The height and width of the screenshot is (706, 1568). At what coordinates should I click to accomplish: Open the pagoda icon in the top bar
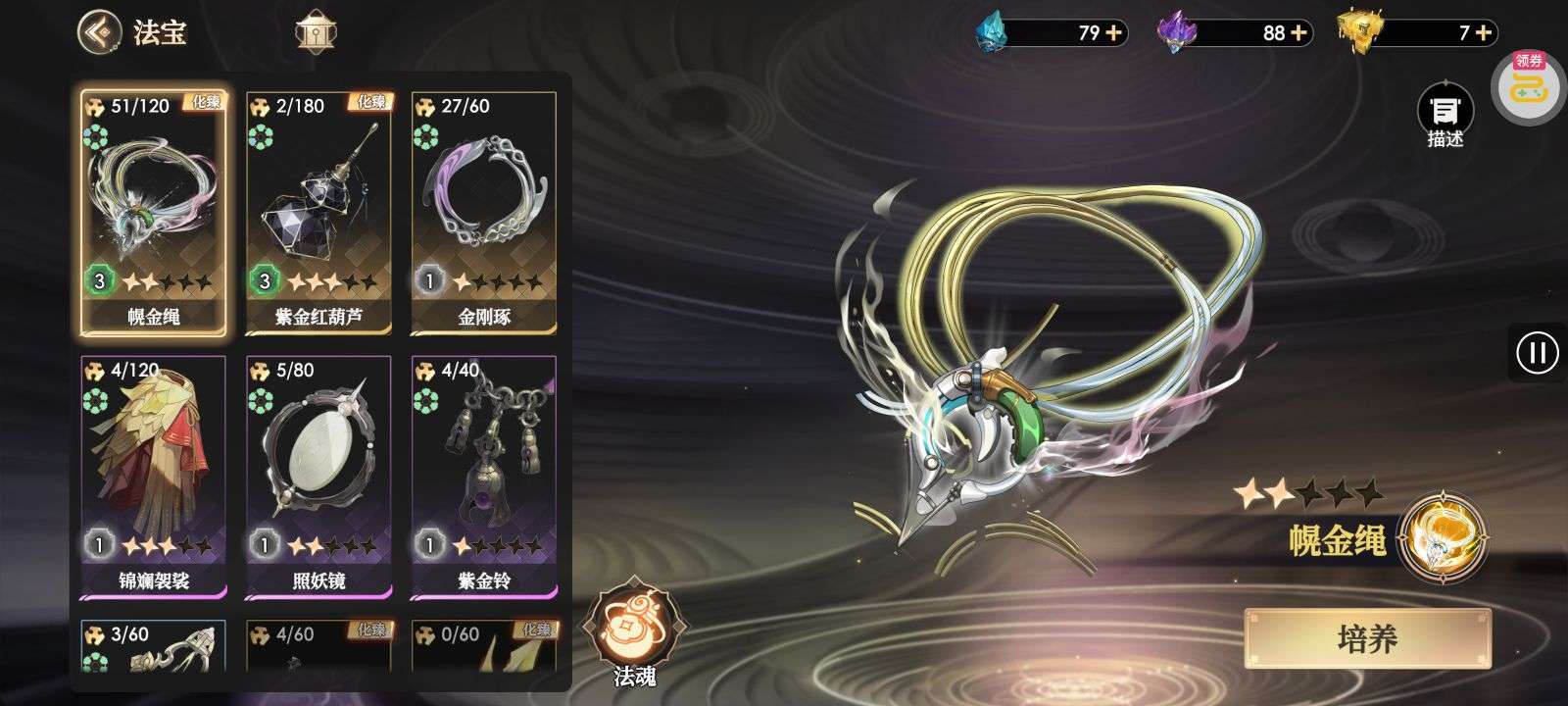[x=316, y=32]
